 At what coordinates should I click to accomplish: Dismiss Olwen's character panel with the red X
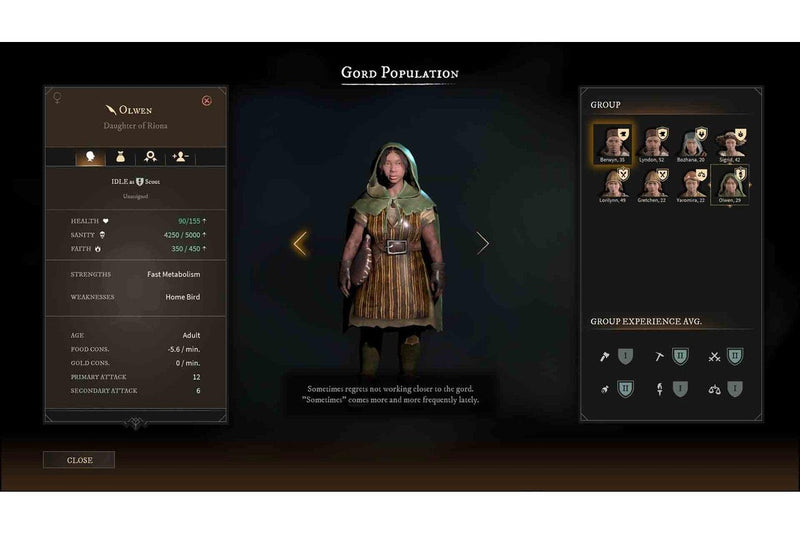(x=207, y=100)
